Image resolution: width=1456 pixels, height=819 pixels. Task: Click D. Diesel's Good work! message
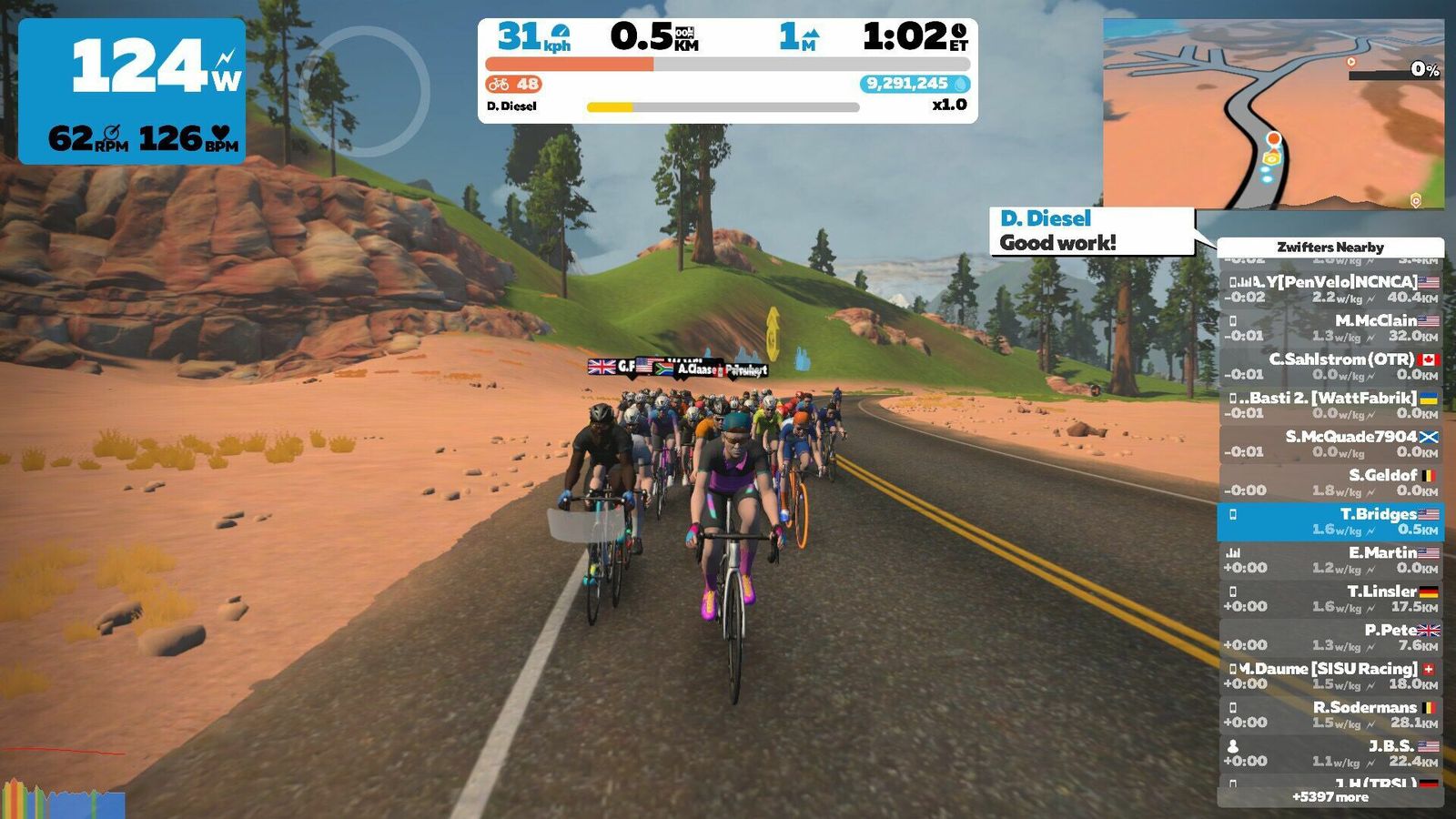1091,231
